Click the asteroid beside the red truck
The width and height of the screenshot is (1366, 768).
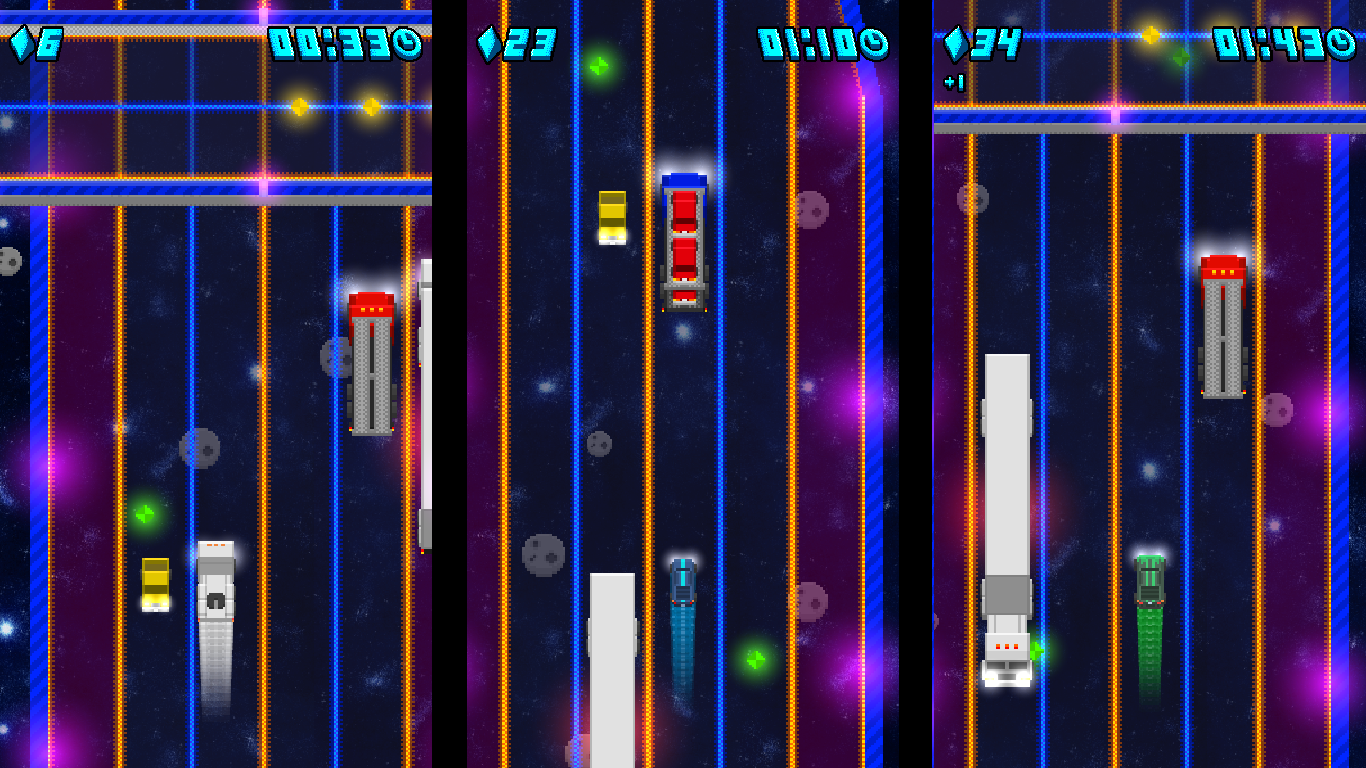336,357
